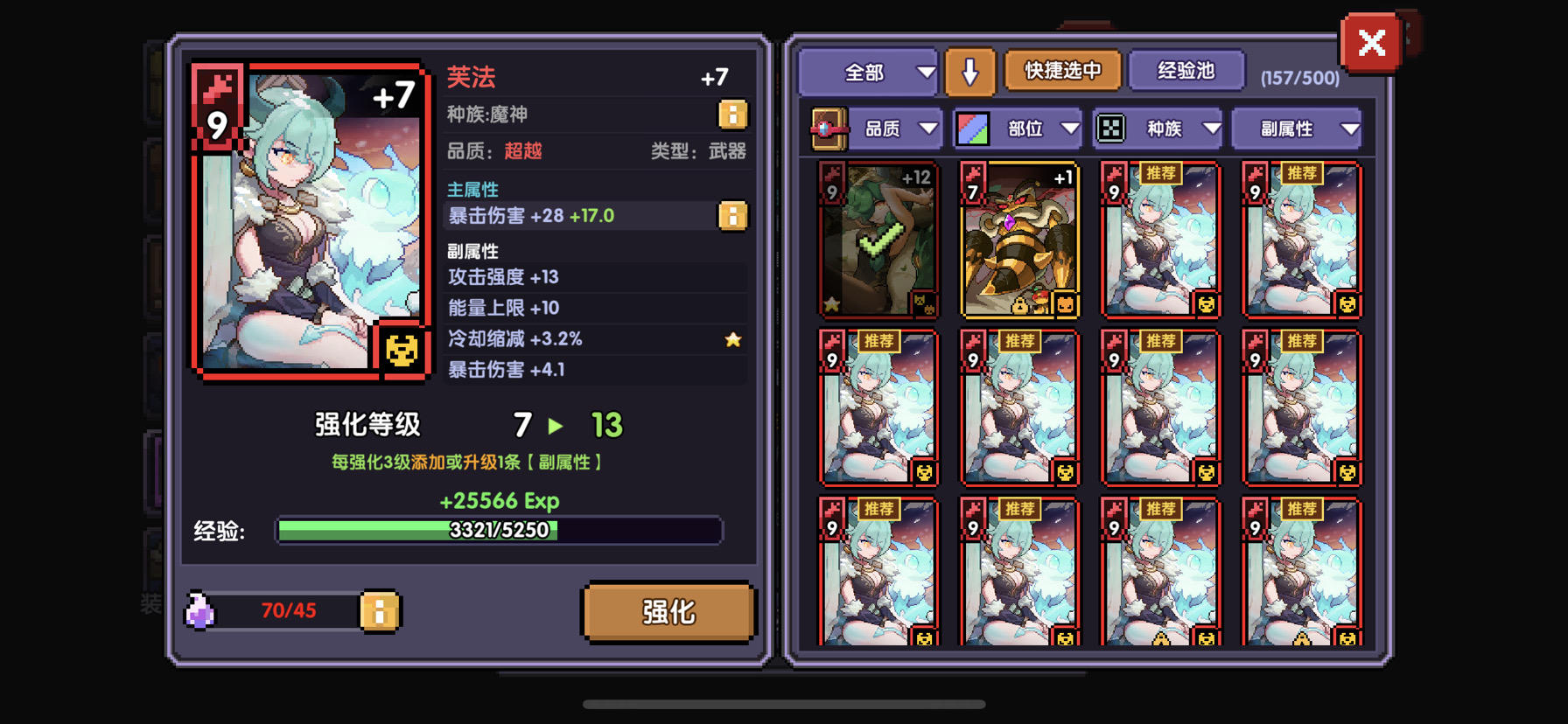
Task: Select the yellow +1 insect card thumbnail
Action: click(x=1021, y=238)
